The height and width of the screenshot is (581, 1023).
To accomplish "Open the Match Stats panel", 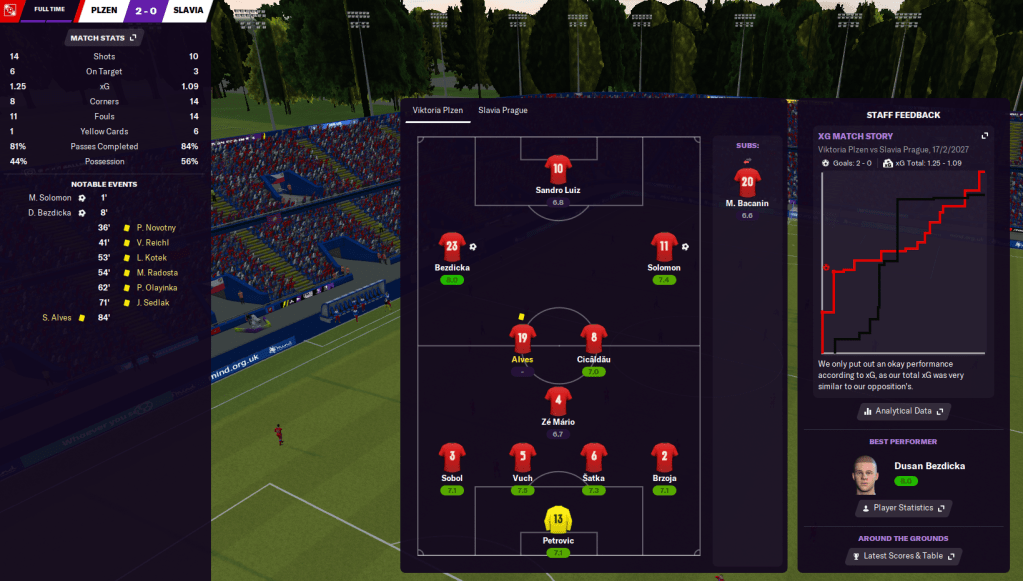I will (x=104, y=38).
